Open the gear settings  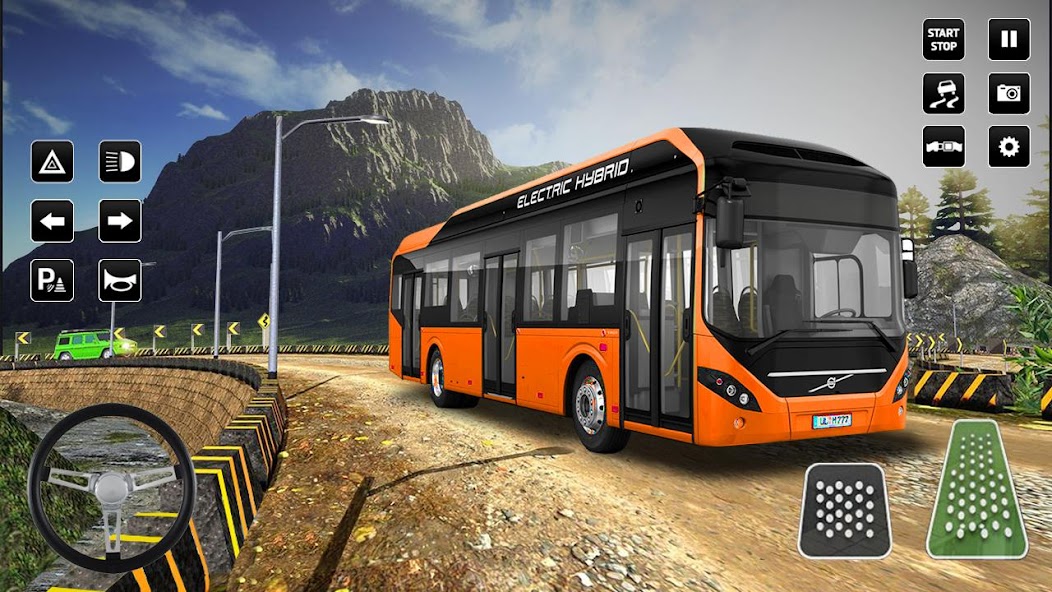point(1009,146)
